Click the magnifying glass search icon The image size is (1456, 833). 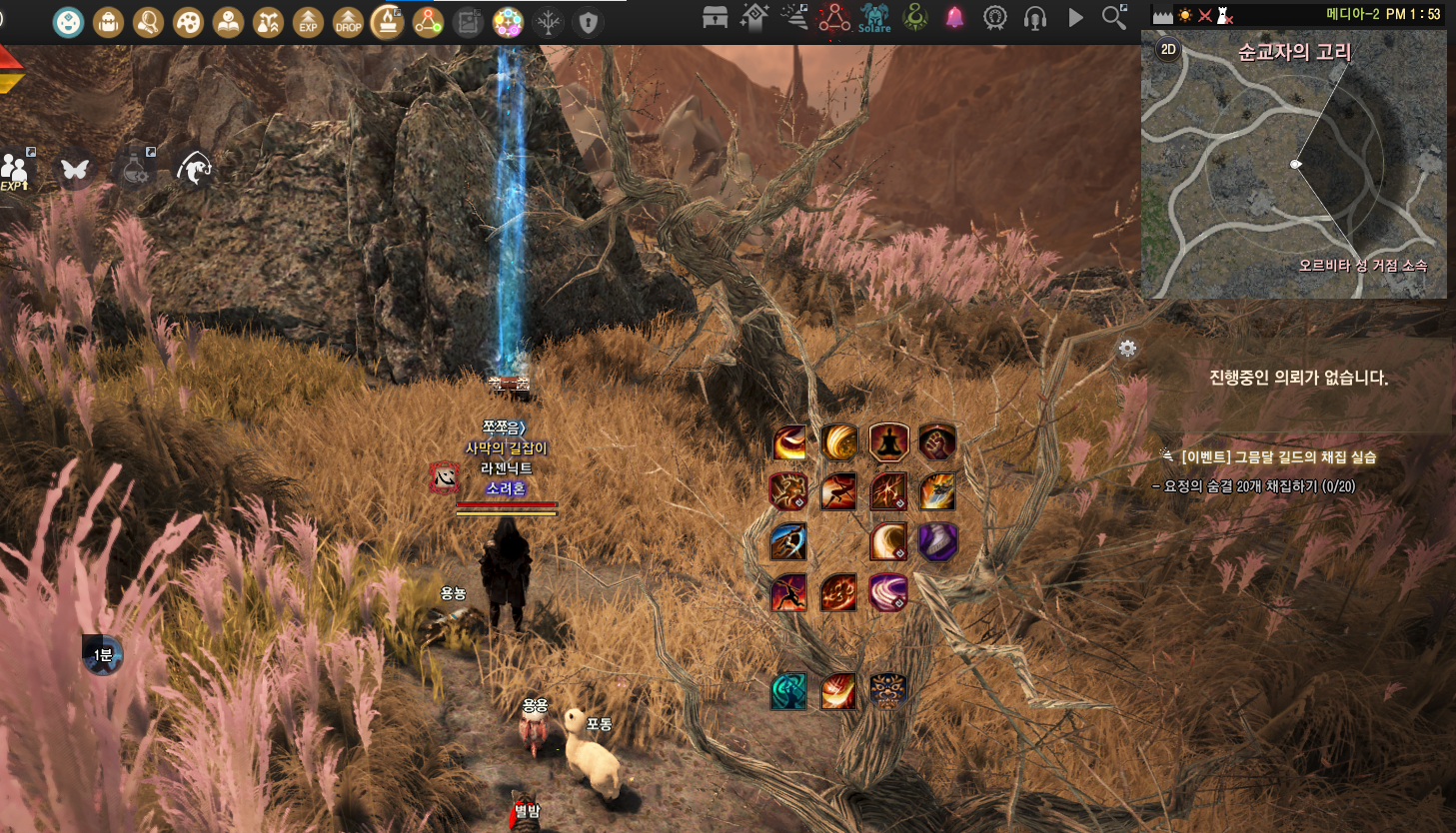point(1113,17)
